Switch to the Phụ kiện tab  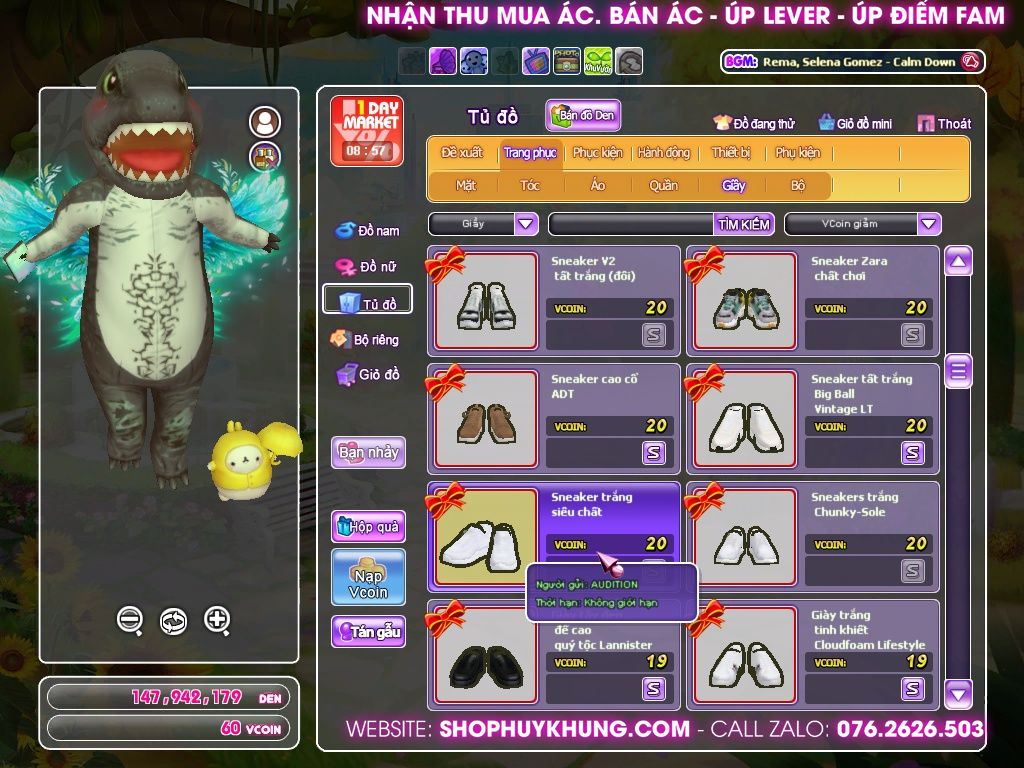(x=797, y=153)
